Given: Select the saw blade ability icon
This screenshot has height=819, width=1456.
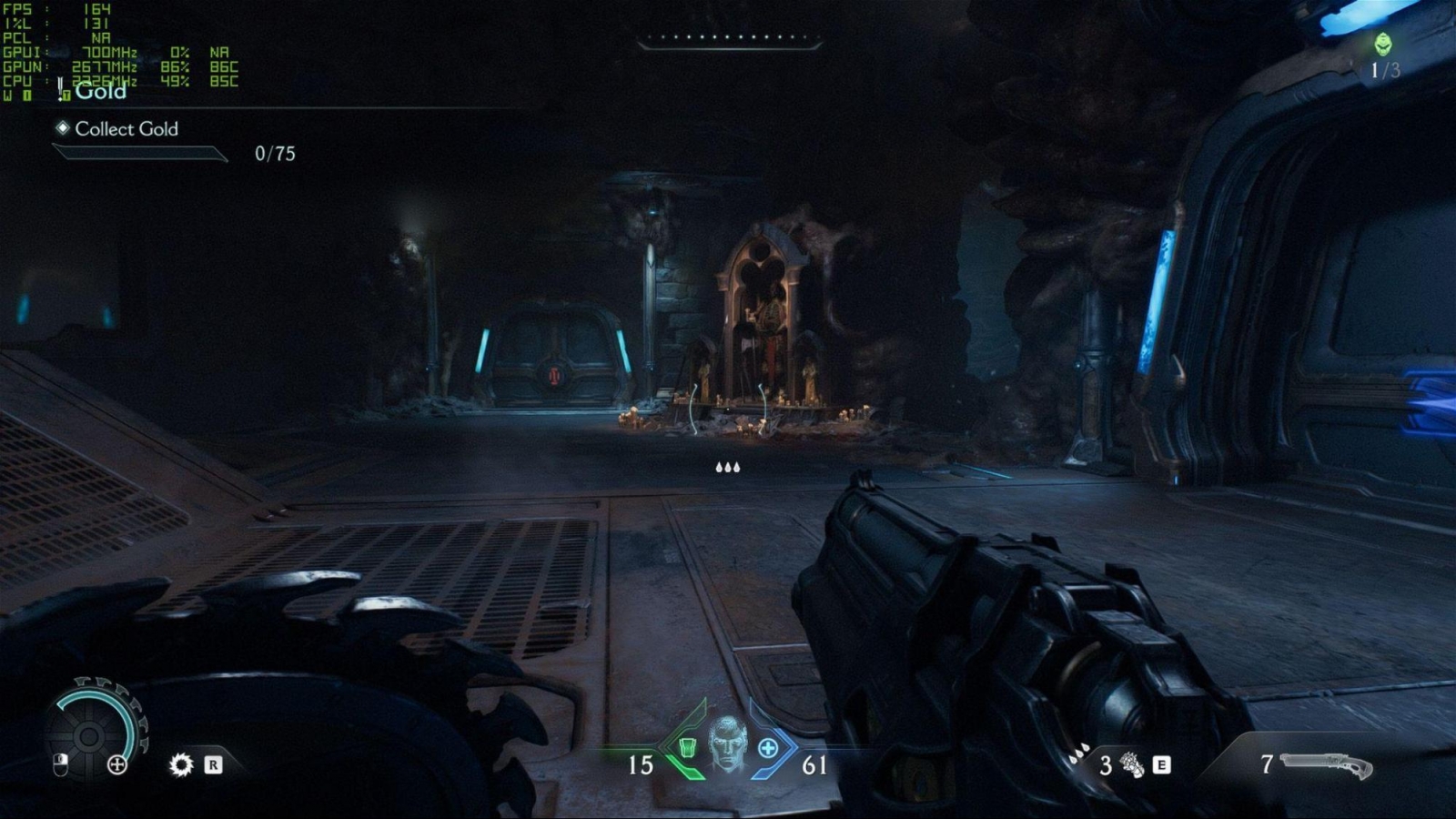Looking at the screenshot, I should [180, 764].
